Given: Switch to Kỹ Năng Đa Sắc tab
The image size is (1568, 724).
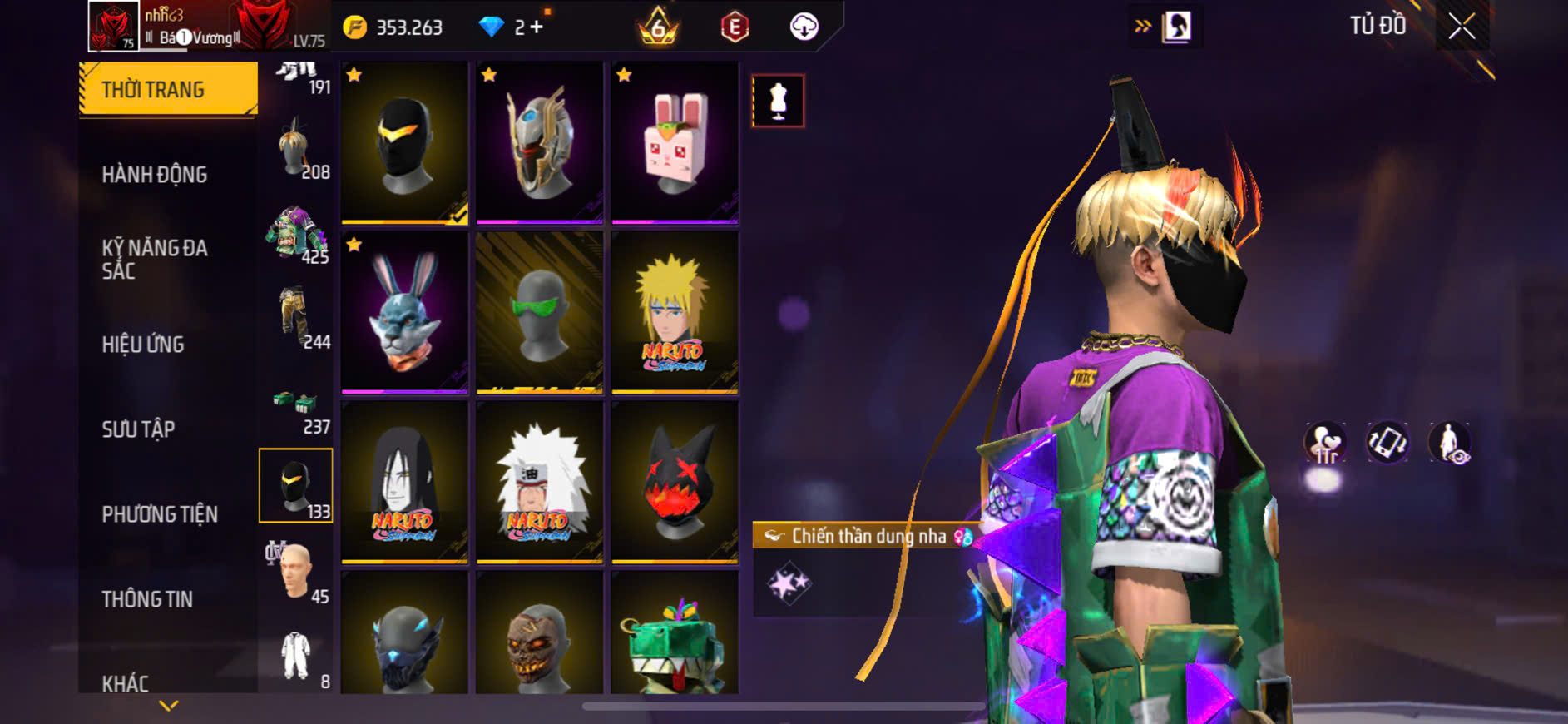Looking at the screenshot, I should click(x=155, y=259).
